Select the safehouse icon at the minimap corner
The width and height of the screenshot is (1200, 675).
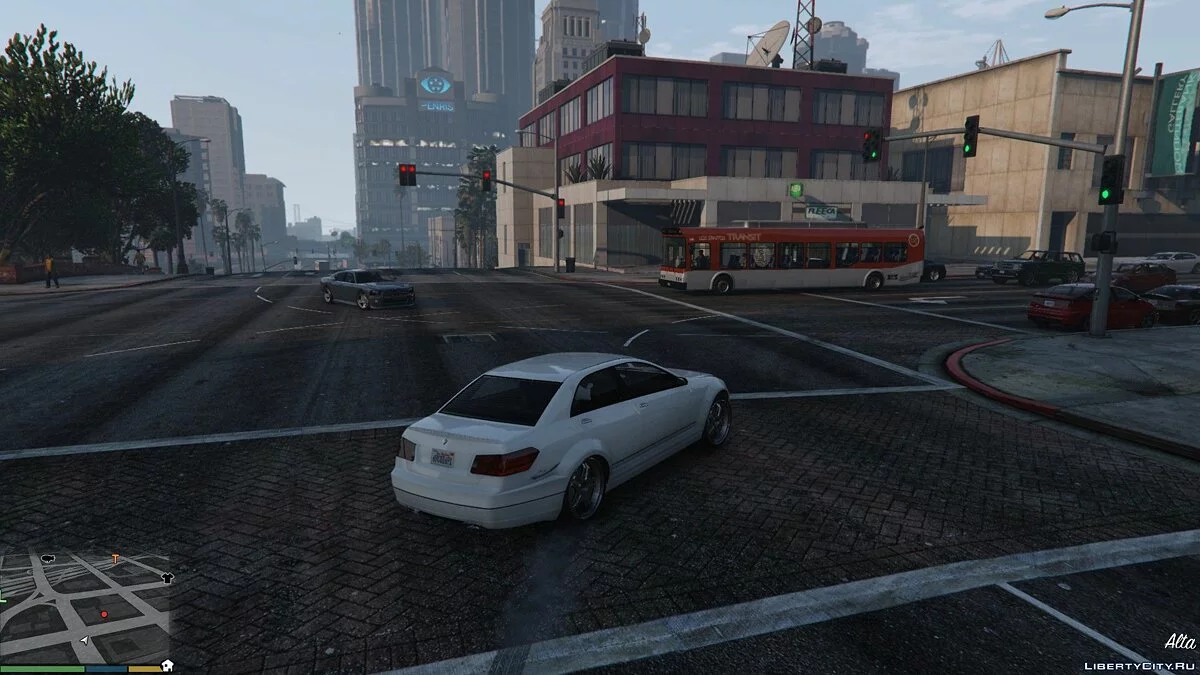click(x=167, y=664)
